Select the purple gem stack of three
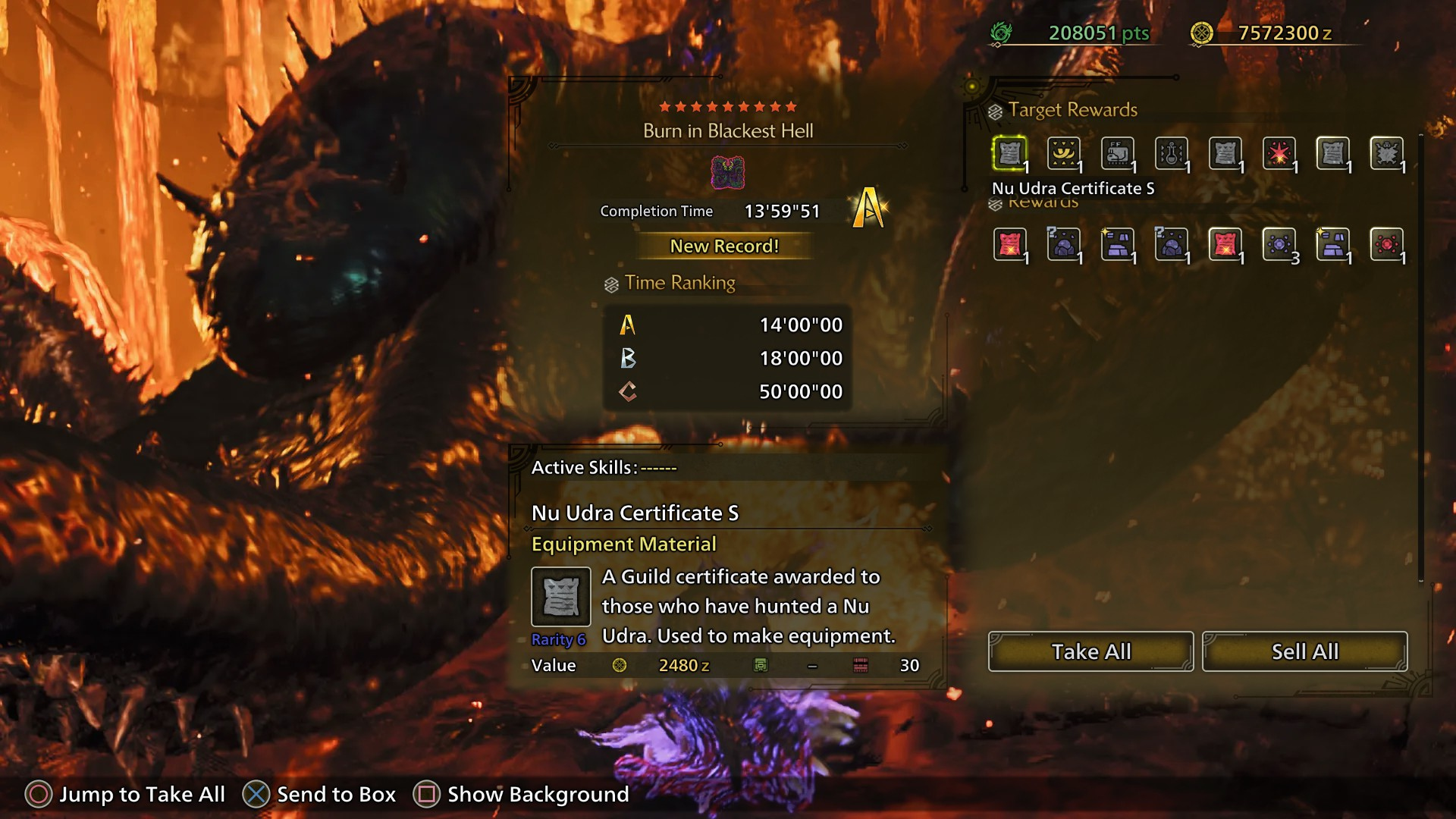Viewport: 1456px width, 819px height. pyautogui.click(x=1279, y=245)
